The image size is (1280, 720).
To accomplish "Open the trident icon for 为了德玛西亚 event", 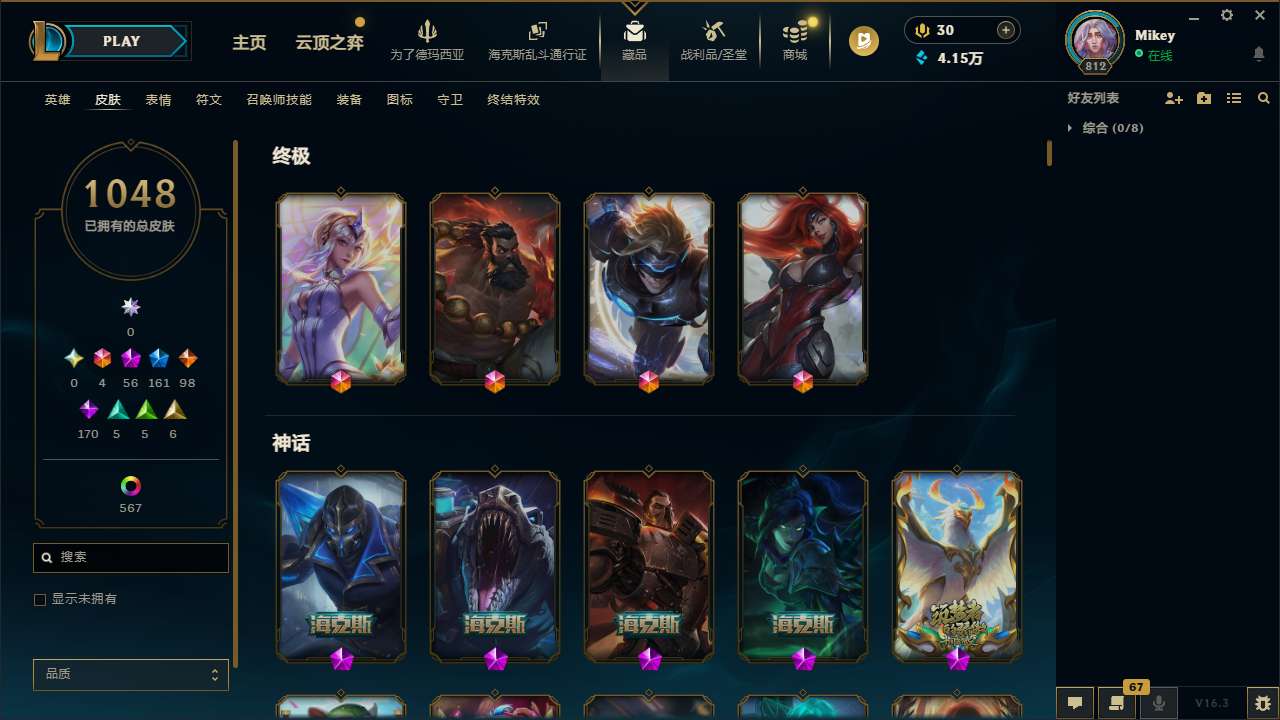I will click(428, 32).
